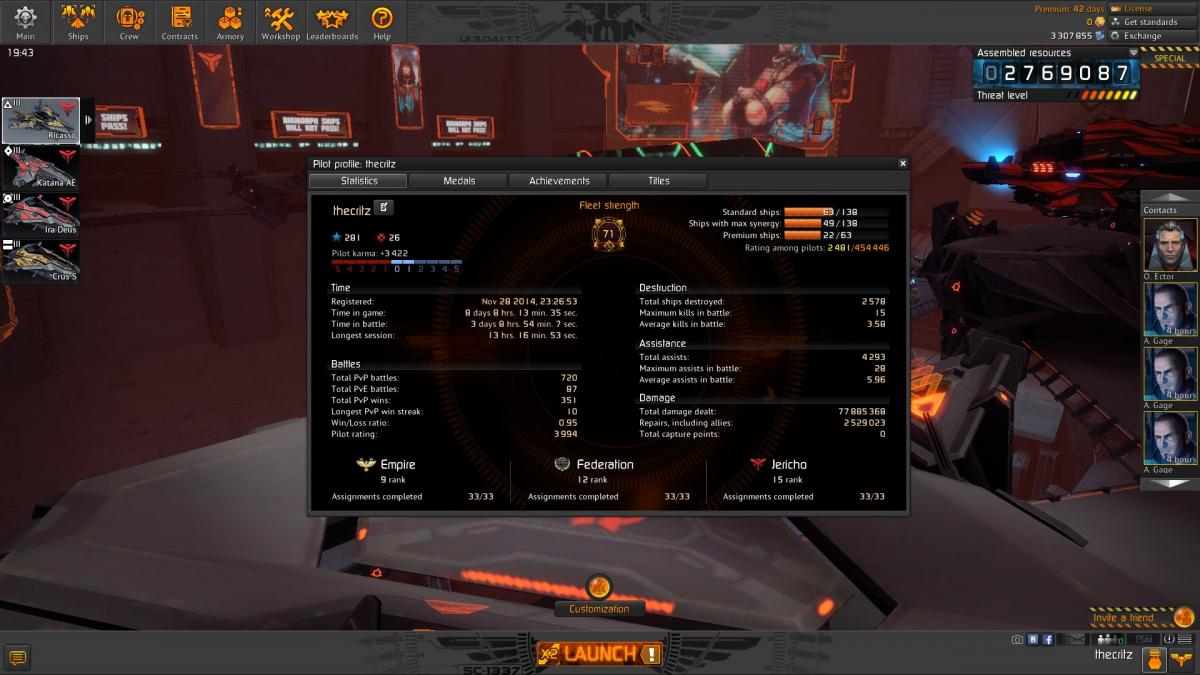
Task: Close the Pilot profile window
Action: click(x=902, y=163)
